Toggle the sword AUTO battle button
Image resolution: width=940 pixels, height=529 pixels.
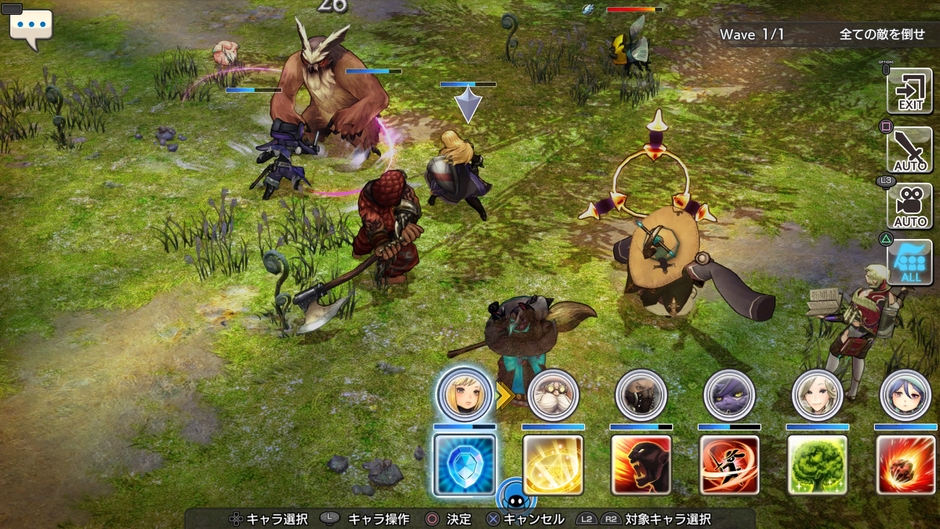point(909,149)
